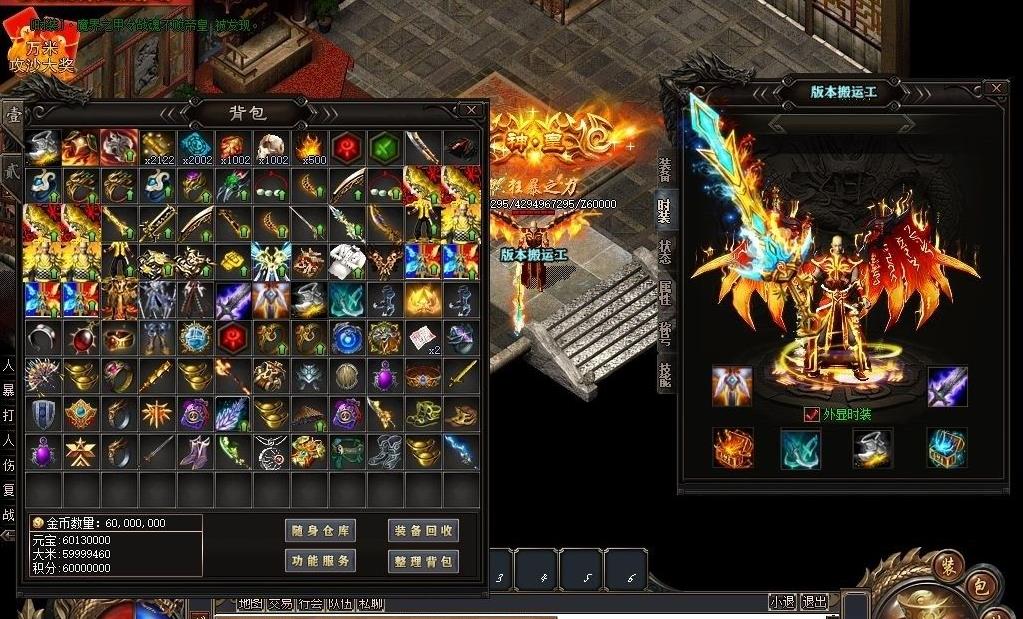Select the flame item stack x500
1023x619 pixels.
pos(308,147)
